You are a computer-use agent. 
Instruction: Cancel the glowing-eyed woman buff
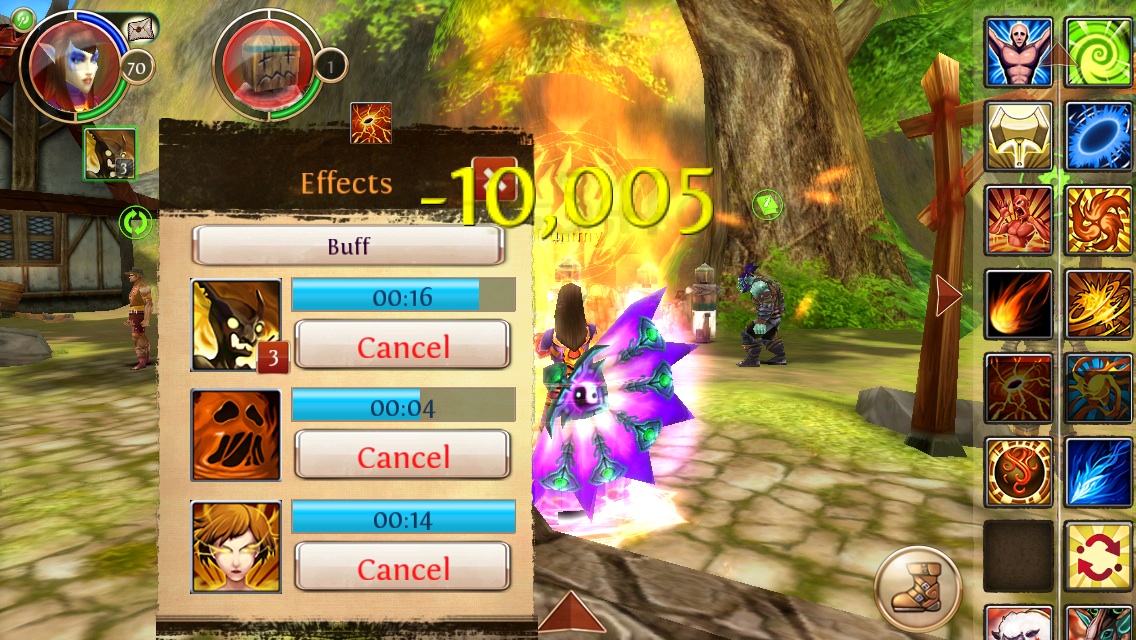pos(402,569)
